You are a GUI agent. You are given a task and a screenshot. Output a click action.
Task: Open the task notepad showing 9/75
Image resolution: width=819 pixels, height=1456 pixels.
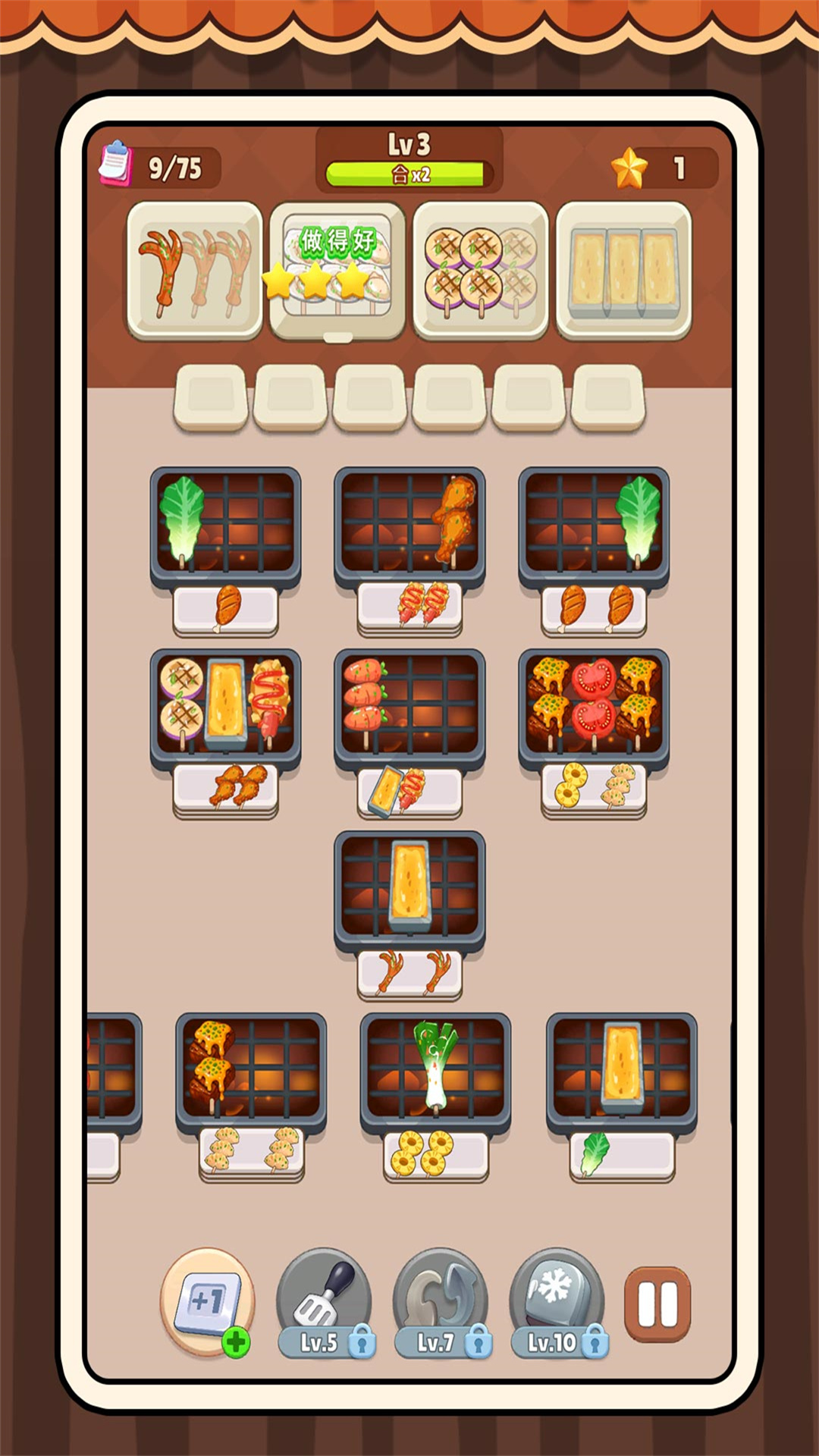[x=116, y=164]
